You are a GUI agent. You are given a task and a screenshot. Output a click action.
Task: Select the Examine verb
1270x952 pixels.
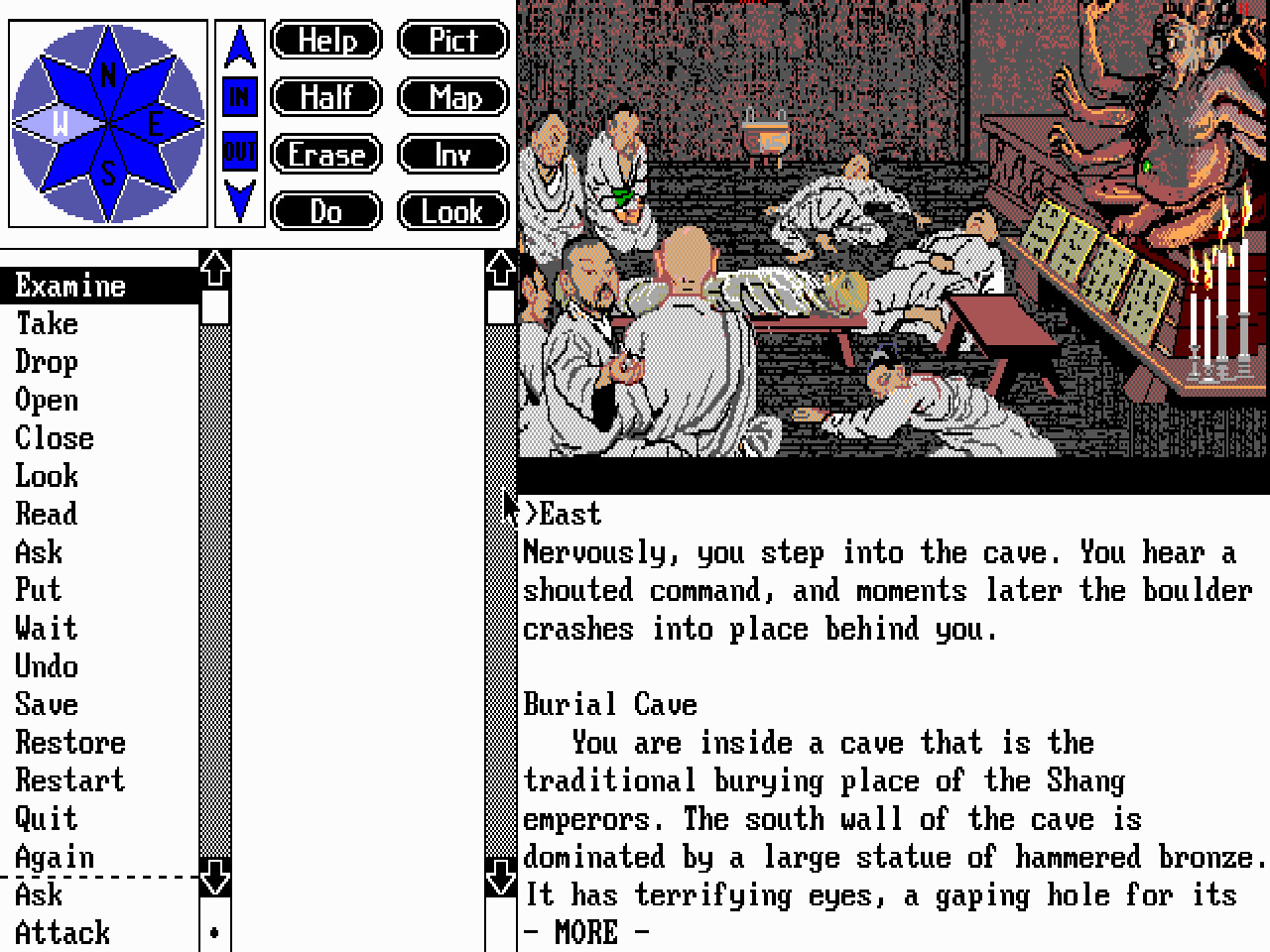[68, 285]
